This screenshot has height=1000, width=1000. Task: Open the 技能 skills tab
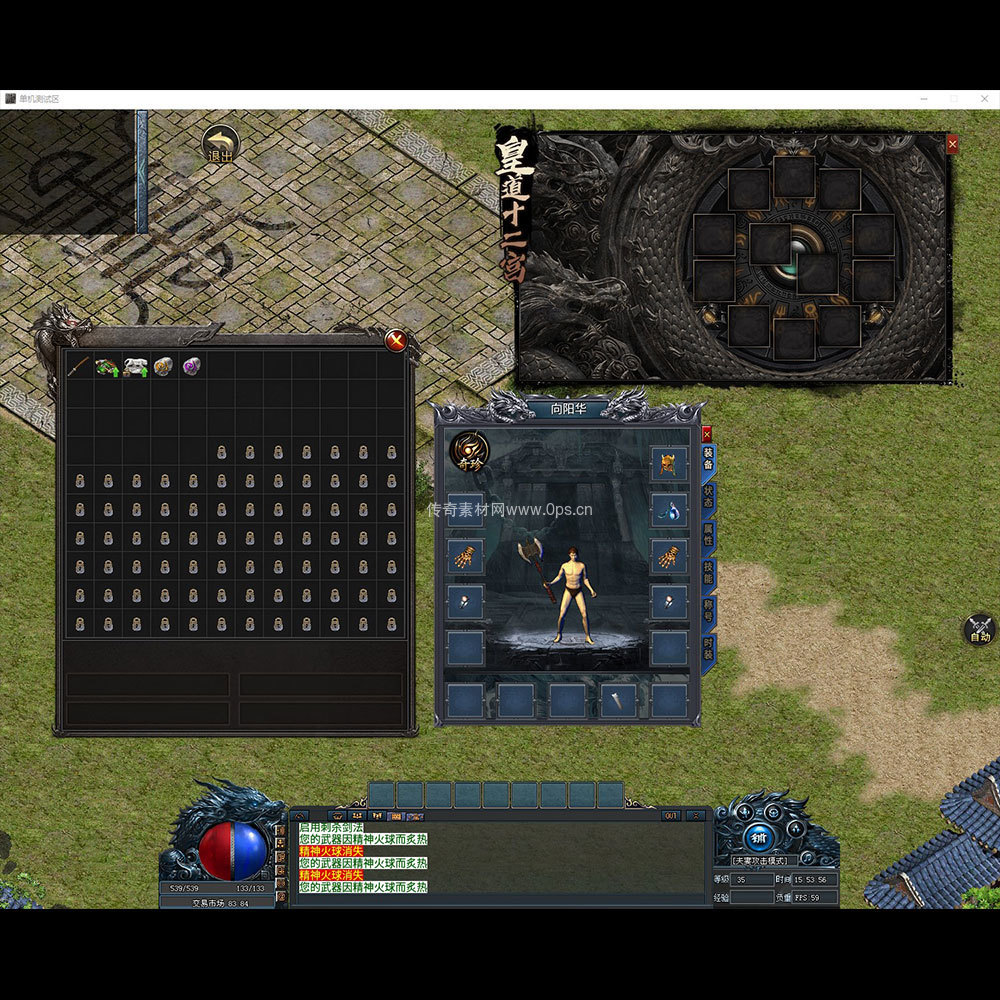point(709,572)
